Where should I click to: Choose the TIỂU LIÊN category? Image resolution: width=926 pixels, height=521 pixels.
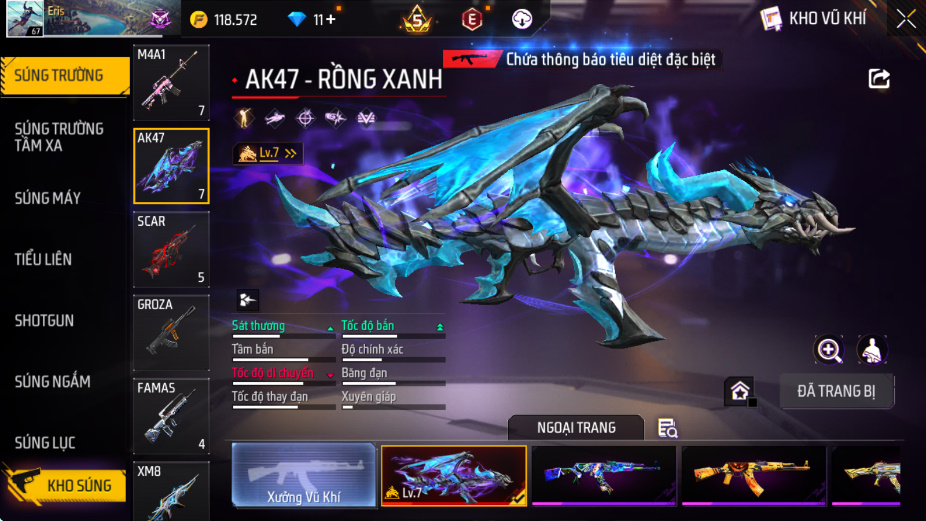click(x=44, y=259)
